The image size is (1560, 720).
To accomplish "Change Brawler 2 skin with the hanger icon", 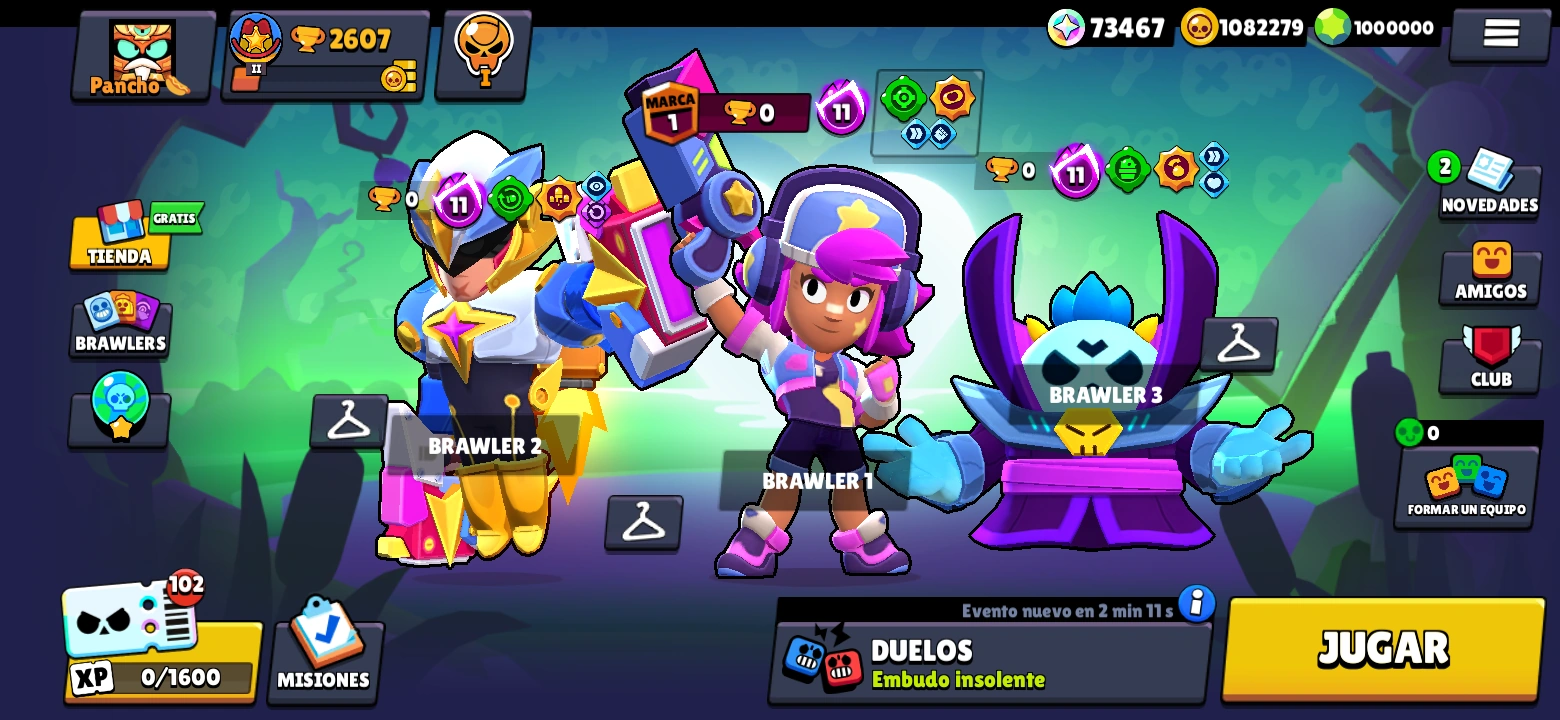I will pyautogui.click(x=351, y=420).
